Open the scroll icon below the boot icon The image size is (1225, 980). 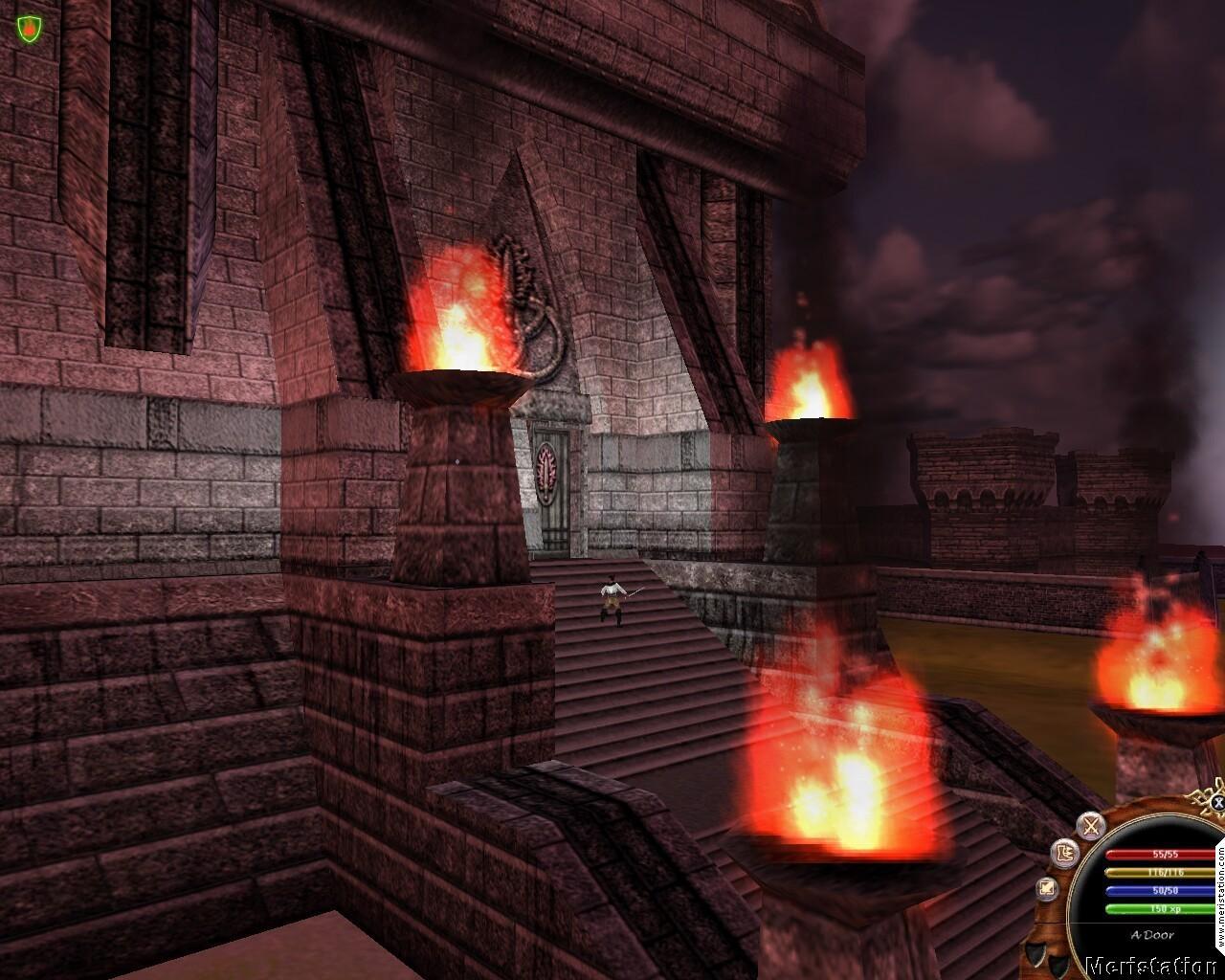pos(1046,889)
